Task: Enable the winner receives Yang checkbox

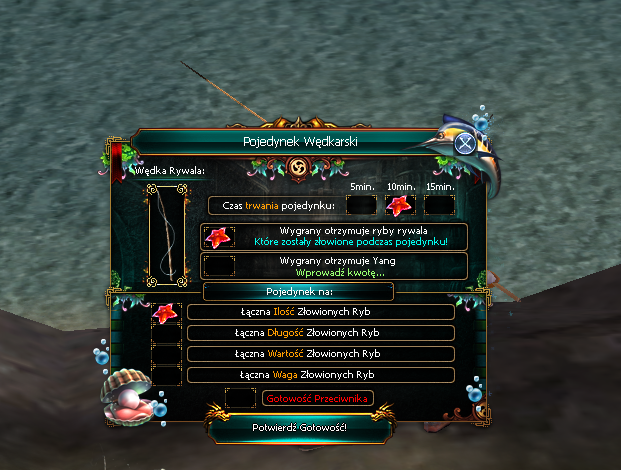Action: click(218, 266)
